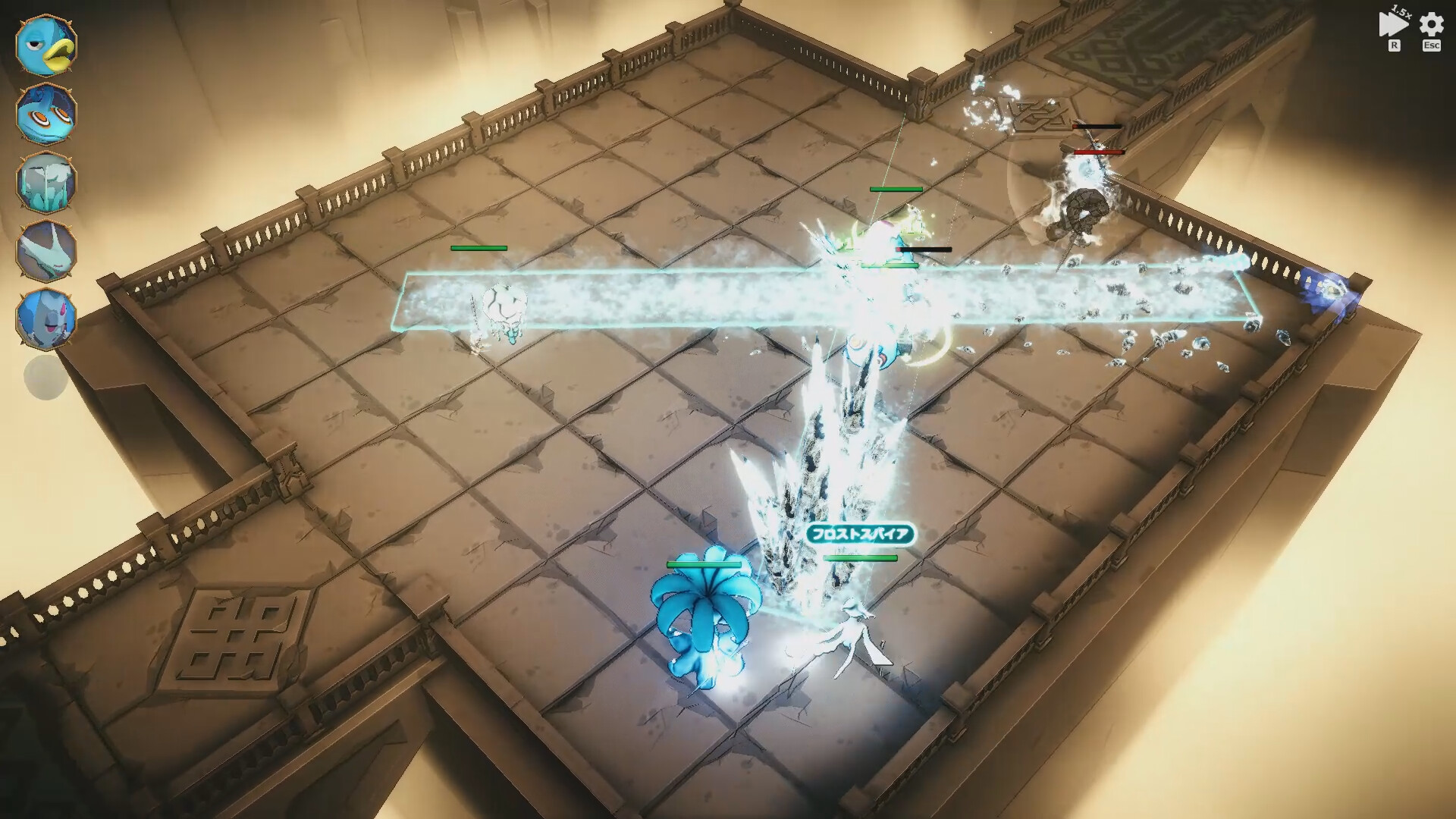Select the pink-eyed gray creature portrait
The height and width of the screenshot is (819, 1456).
46,318
